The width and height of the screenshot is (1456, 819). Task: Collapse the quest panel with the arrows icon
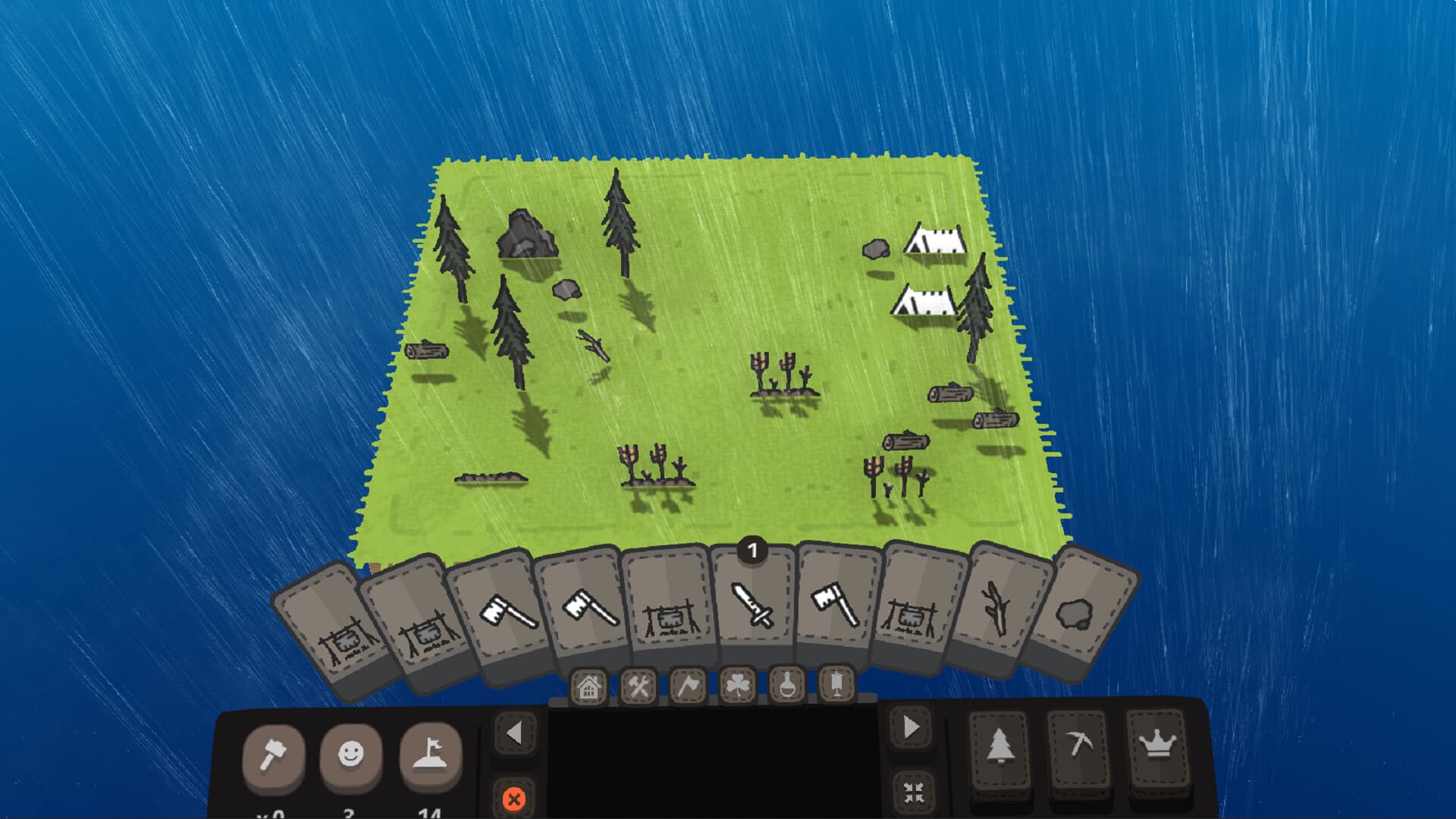pos(913,793)
